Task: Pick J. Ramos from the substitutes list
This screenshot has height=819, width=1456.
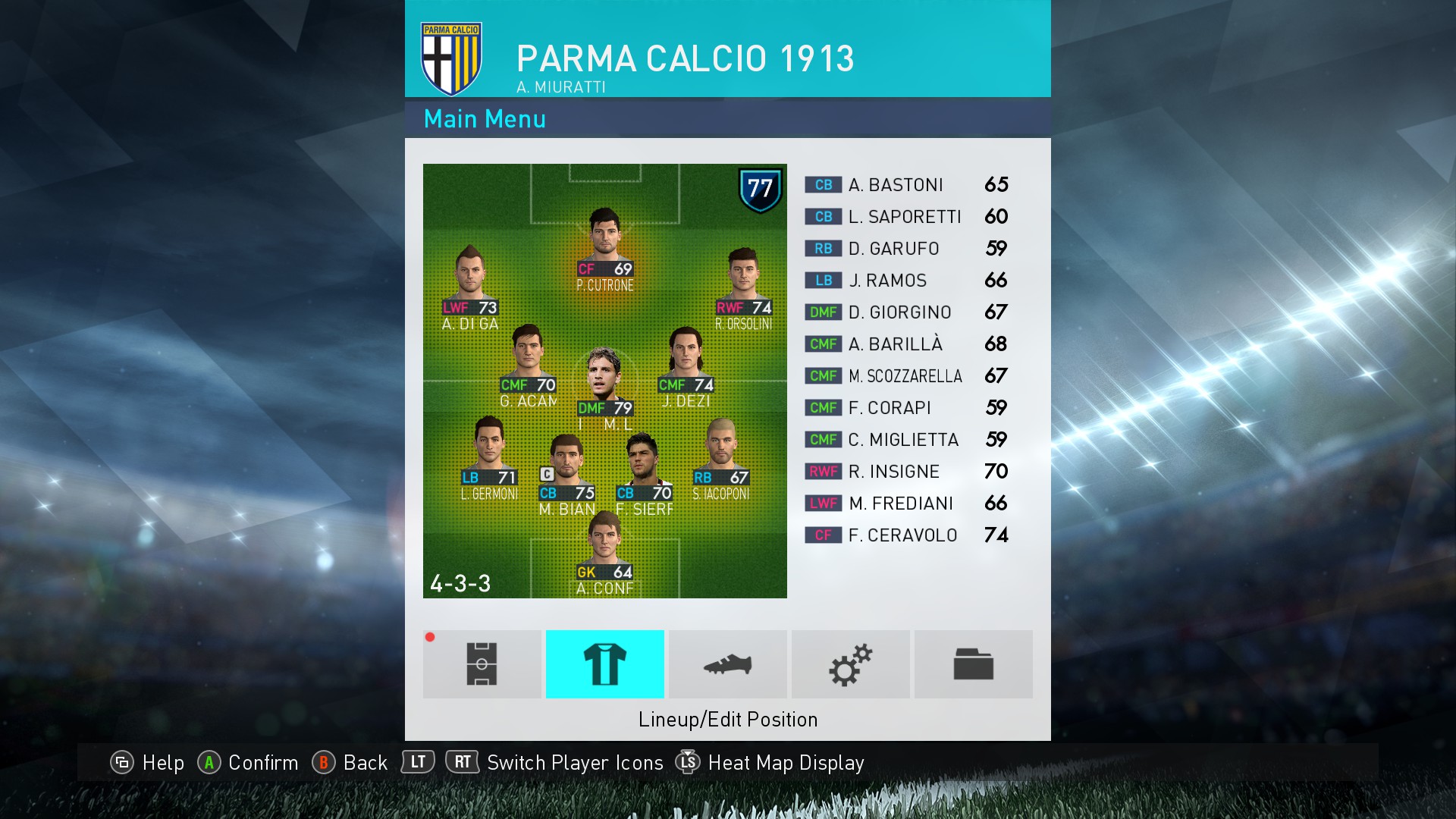Action: coord(906,281)
